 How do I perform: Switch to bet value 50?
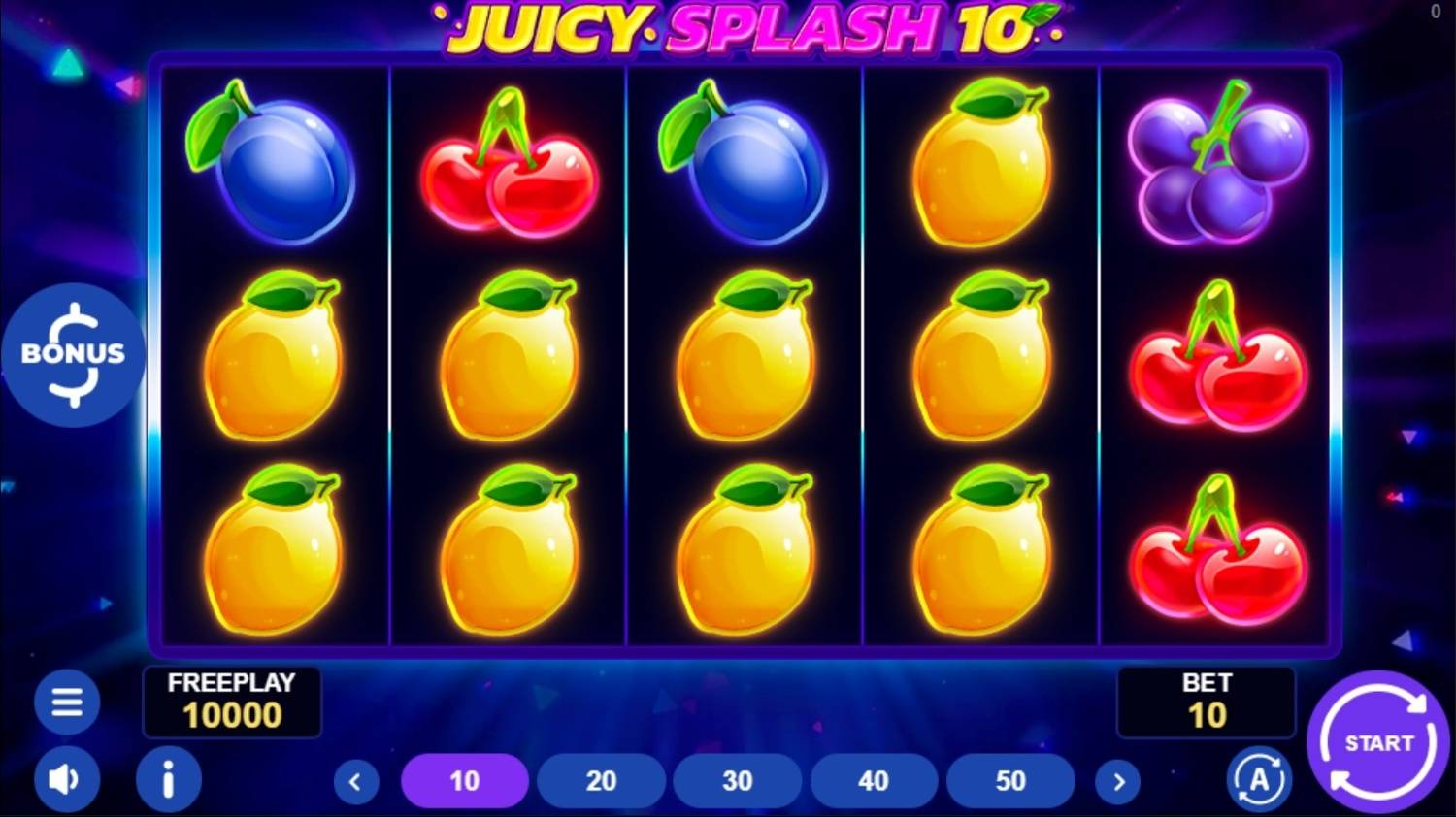[1010, 780]
